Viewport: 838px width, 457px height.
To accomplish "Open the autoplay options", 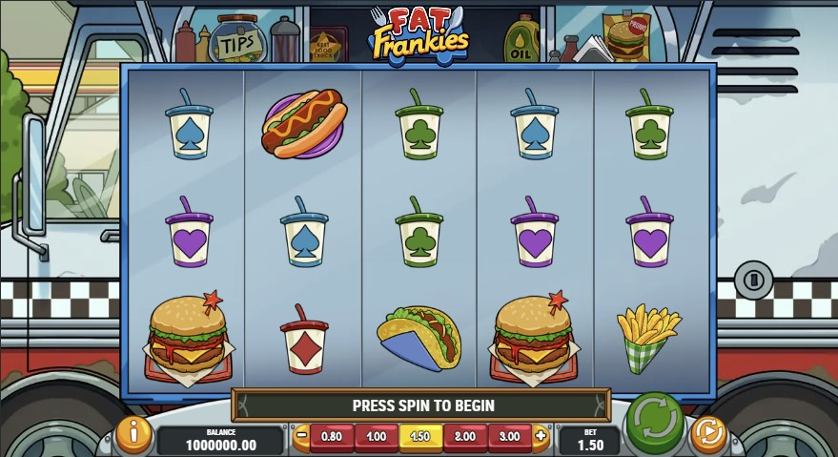I will click(708, 433).
